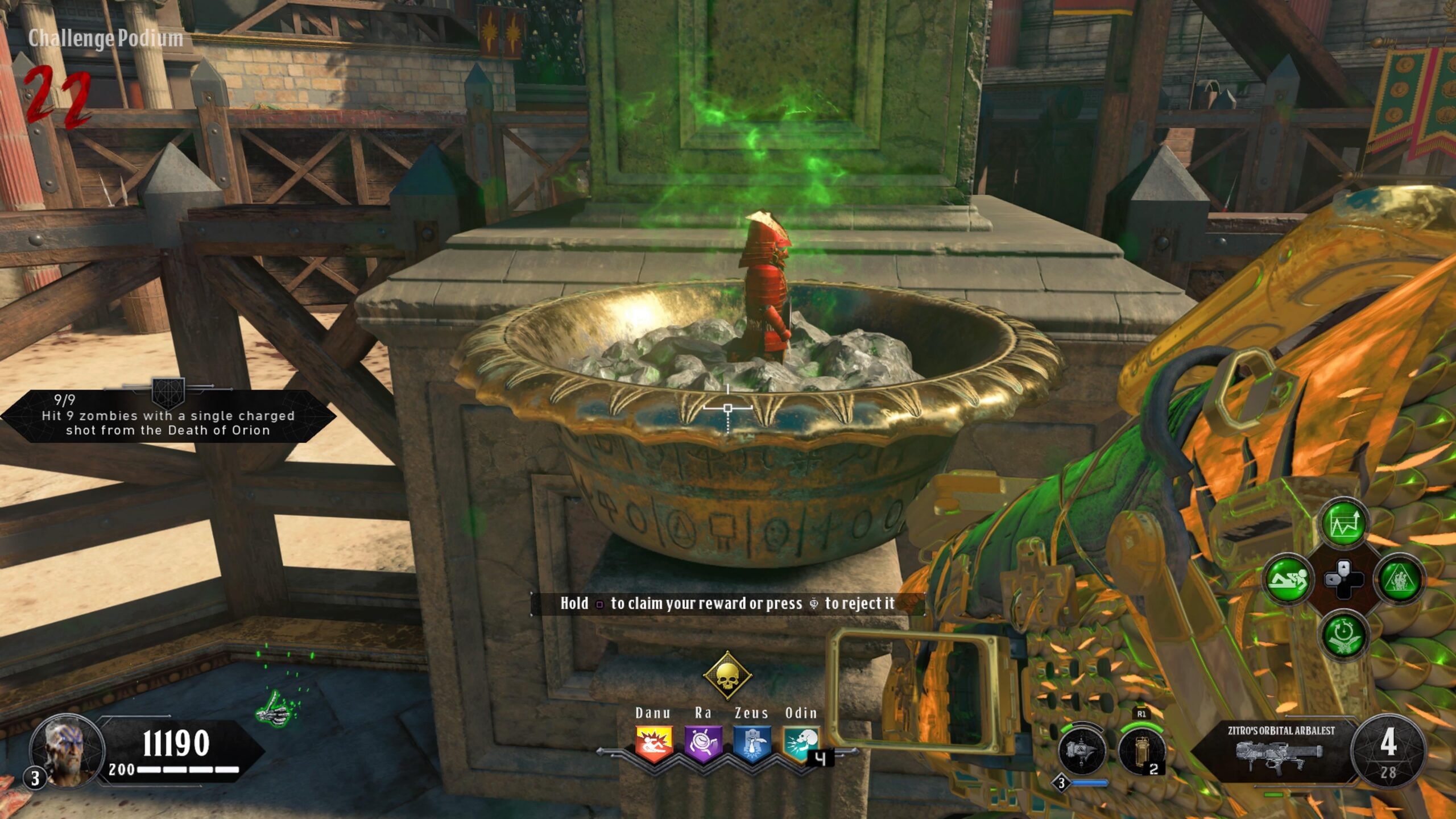This screenshot has width=1456, height=819.
Task: Click the gold skull diamond icon
Action: [727, 676]
